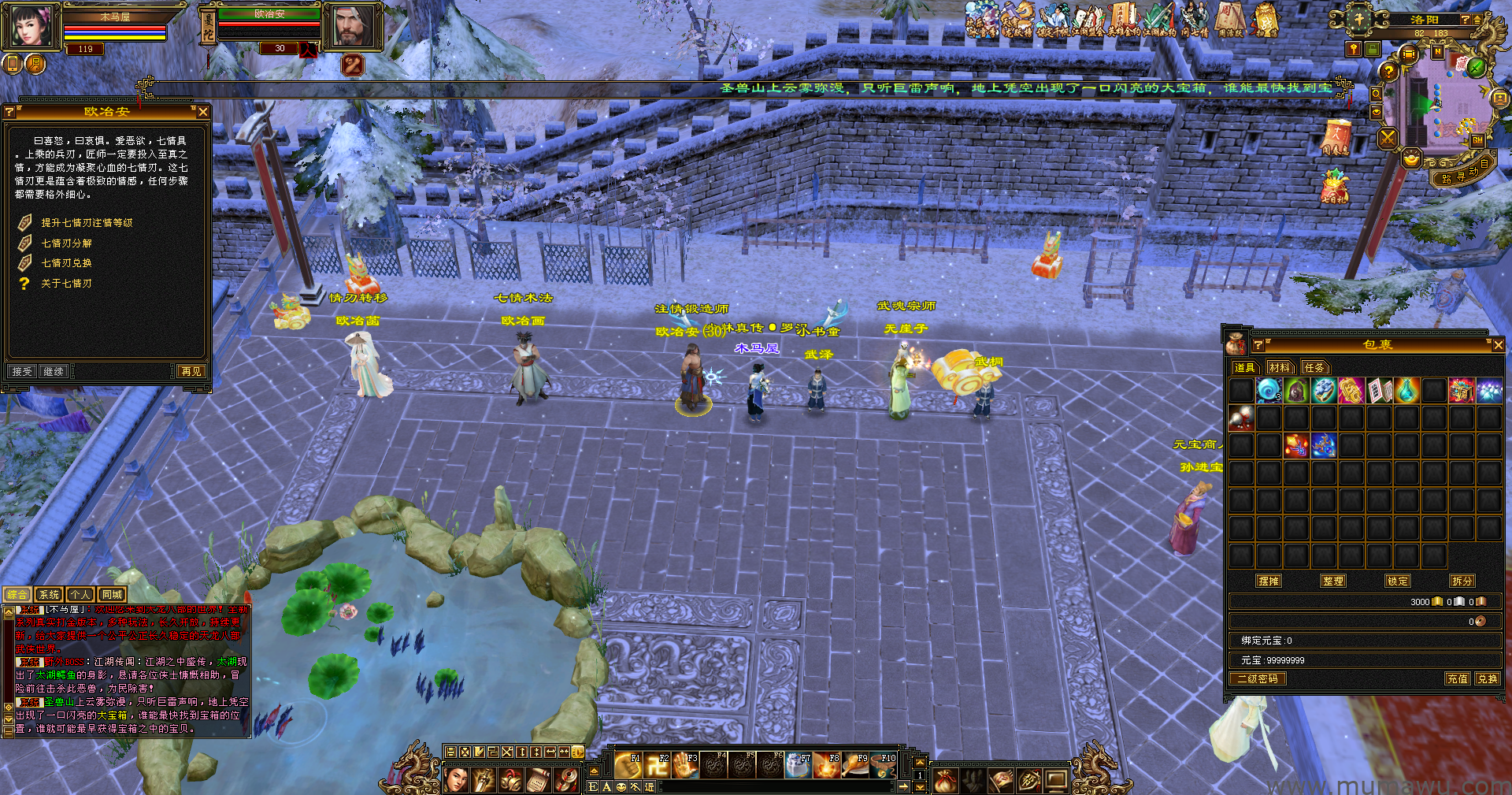Open the 充值 recharge button
This screenshot has width=1512, height=795.
pyautogui.click(x=1457, y=678)
